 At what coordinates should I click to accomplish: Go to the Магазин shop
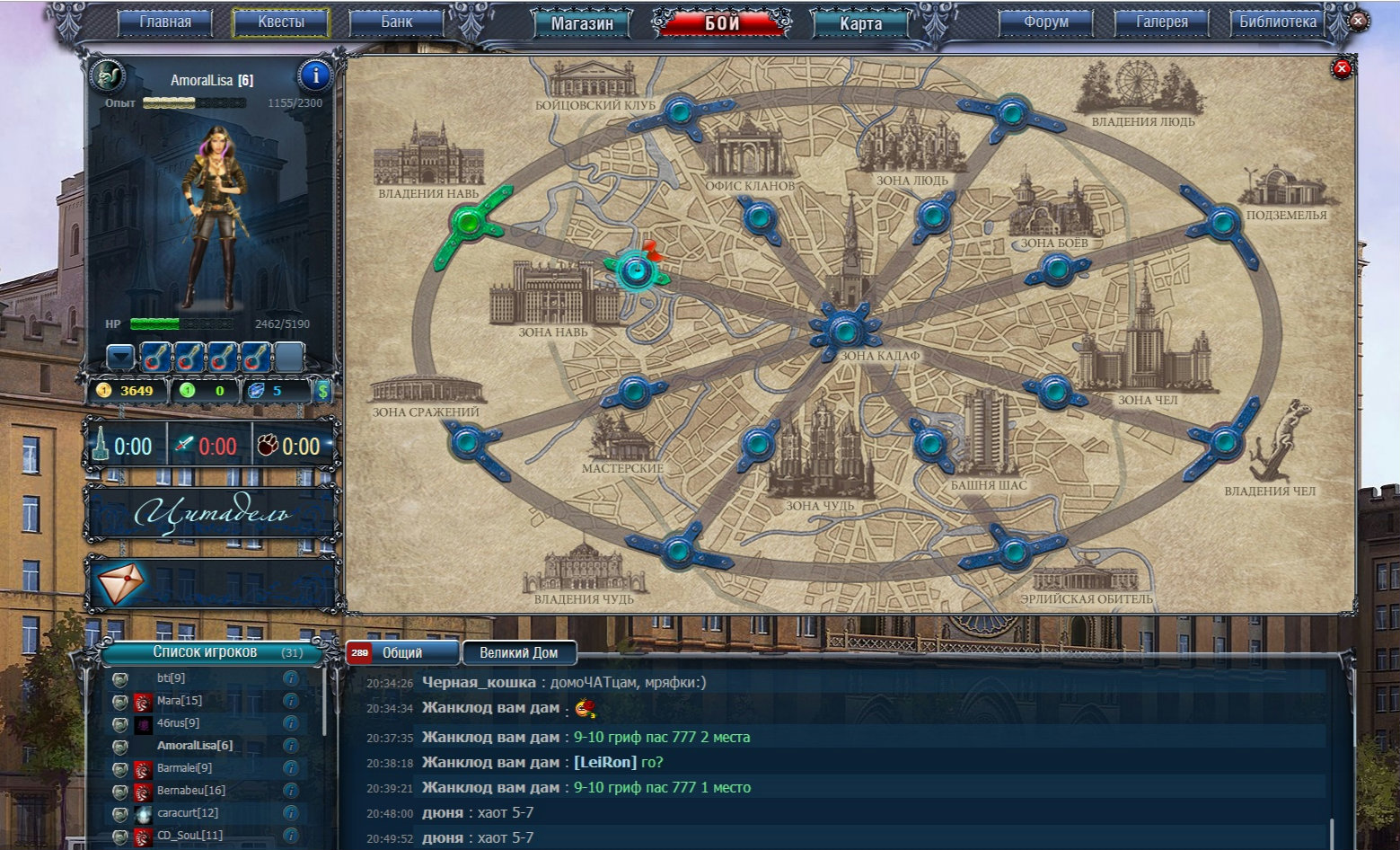[582, 24]
